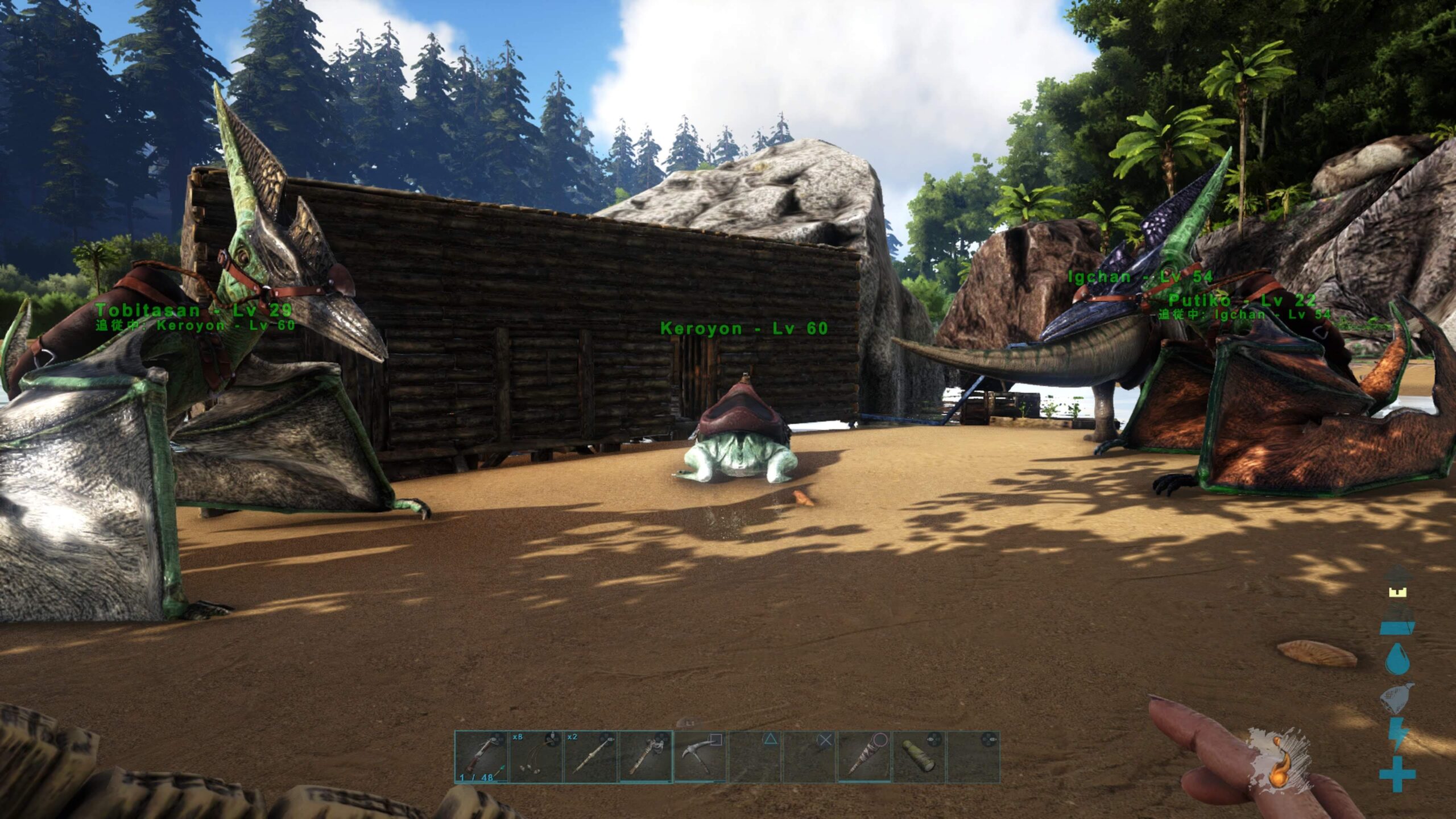Equip the metal pickaxe slot
Image resolution: width=1456 pixels, height=819 pixels.
[700, 757]
